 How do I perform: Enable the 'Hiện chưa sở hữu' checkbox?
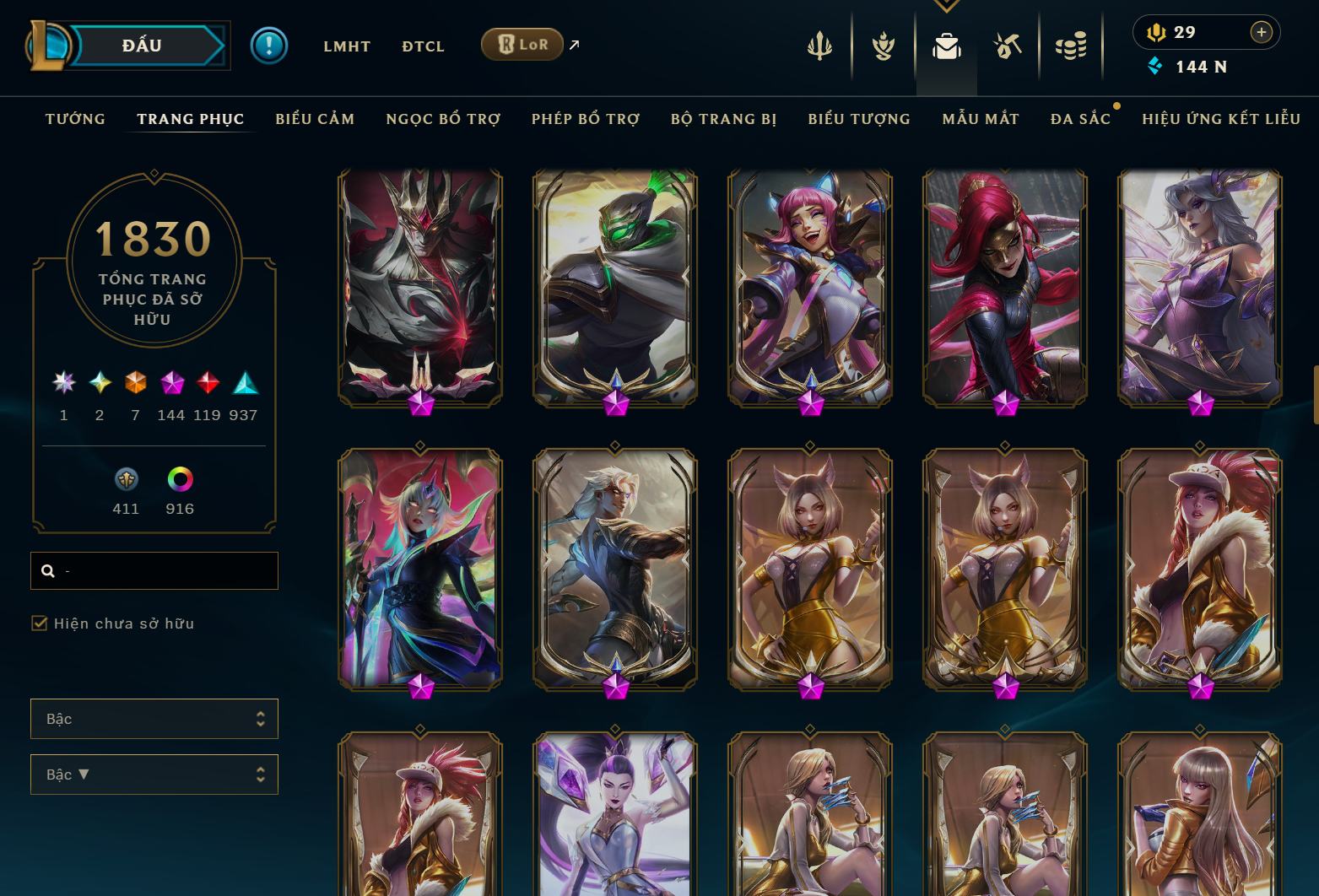(x=40, y=623)
